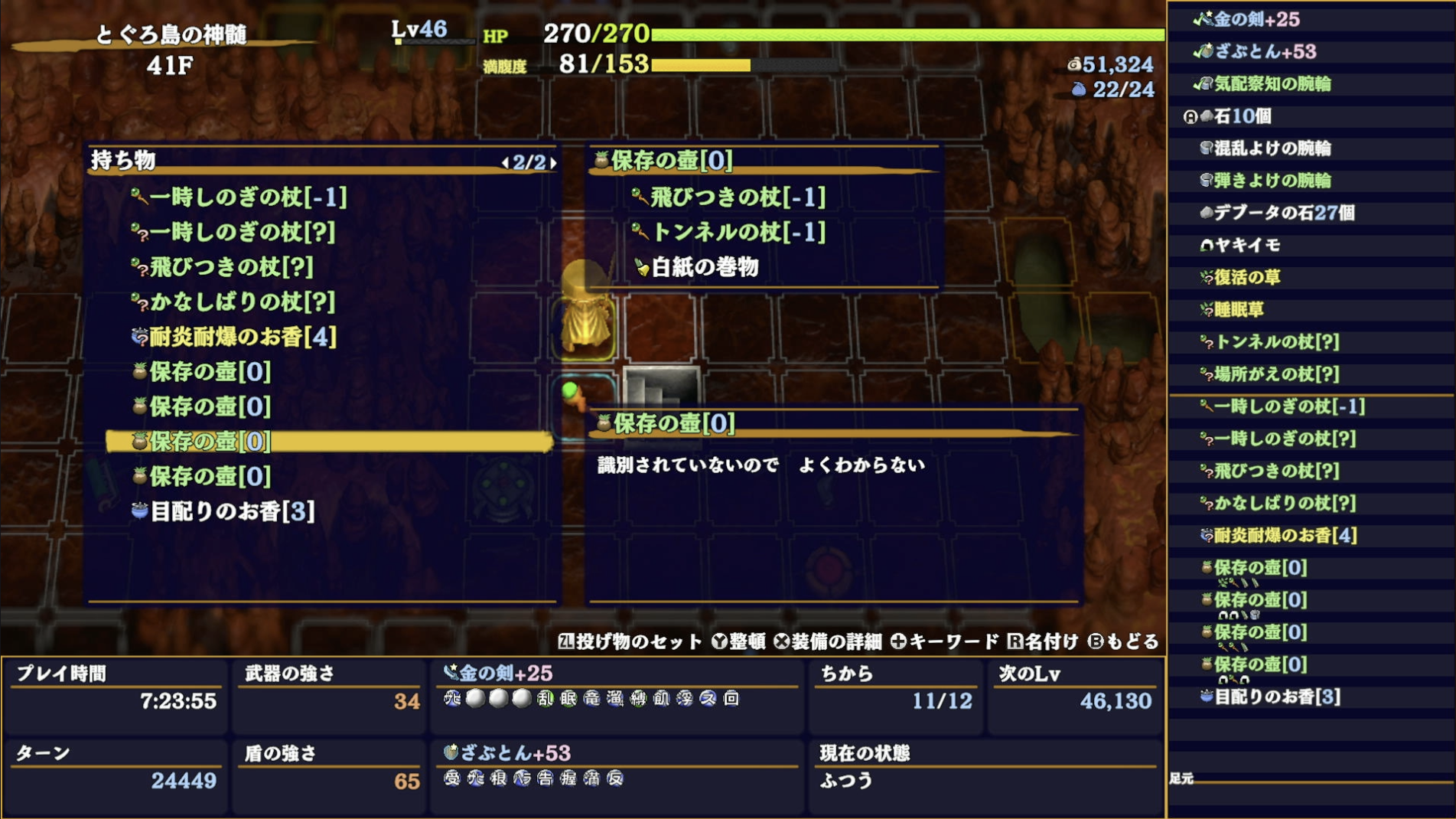
Task: Click the yellow 満腹度 gauge bar
Action: click(x=700, y=66)
